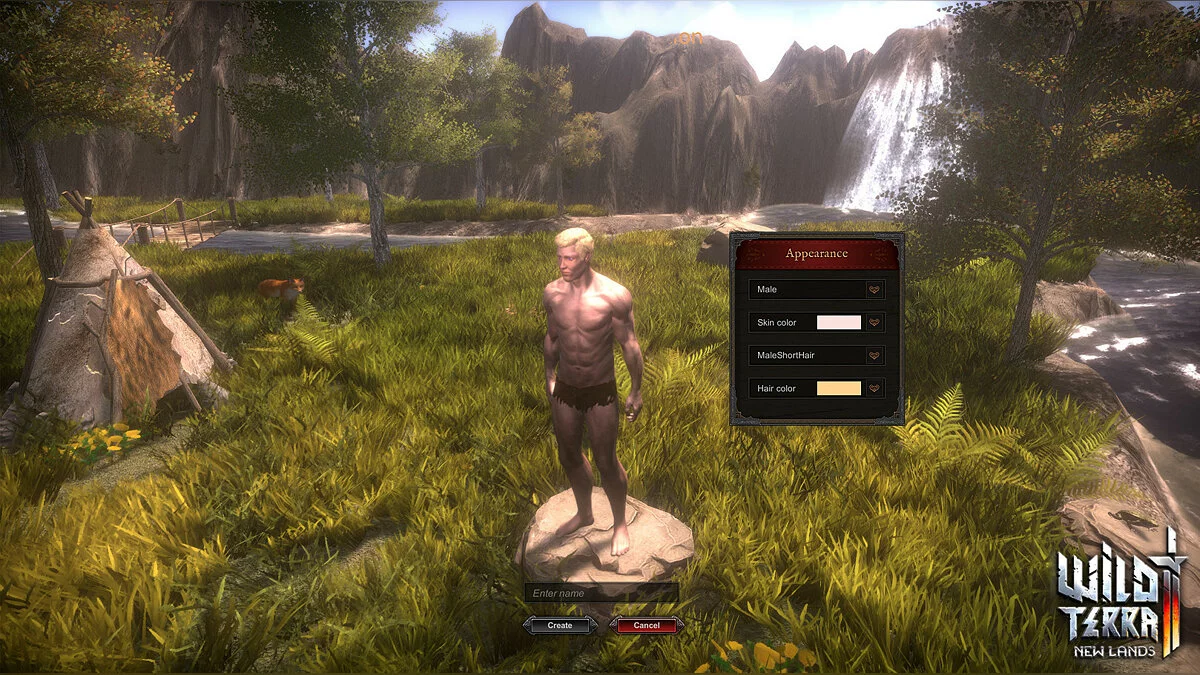This screenshot has height=675, width=1200.
Task: Cancel character creation
Action: pyautogui.click(x=646, y=625)
